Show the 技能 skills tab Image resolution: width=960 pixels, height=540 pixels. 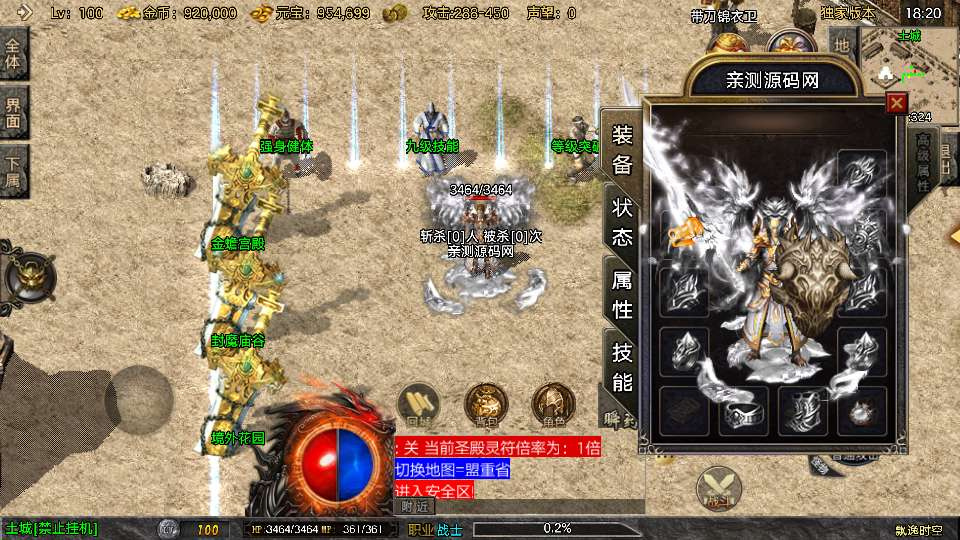point(622,366)
